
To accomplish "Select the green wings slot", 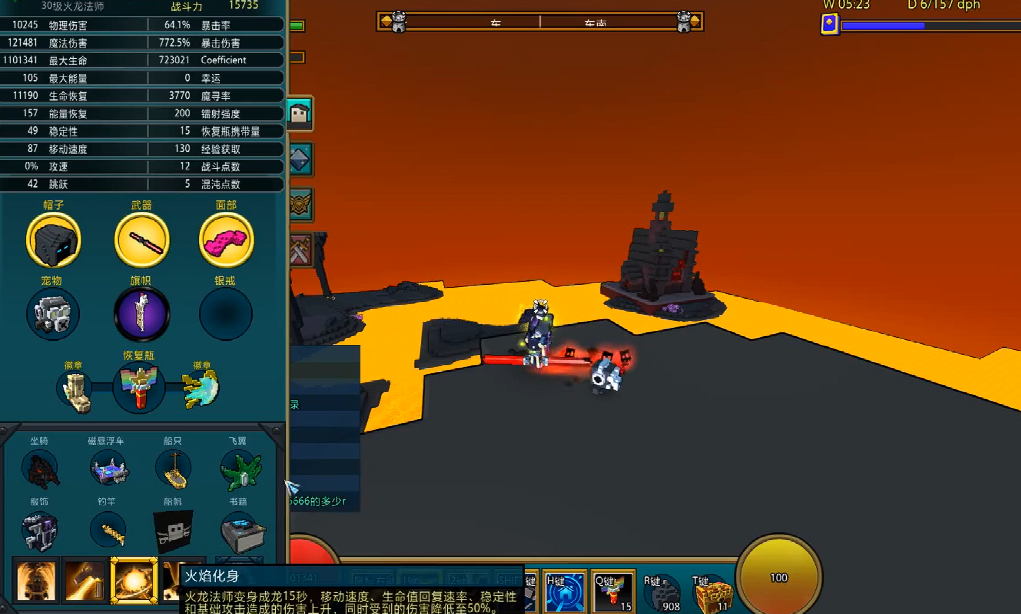I will (240, 469).
